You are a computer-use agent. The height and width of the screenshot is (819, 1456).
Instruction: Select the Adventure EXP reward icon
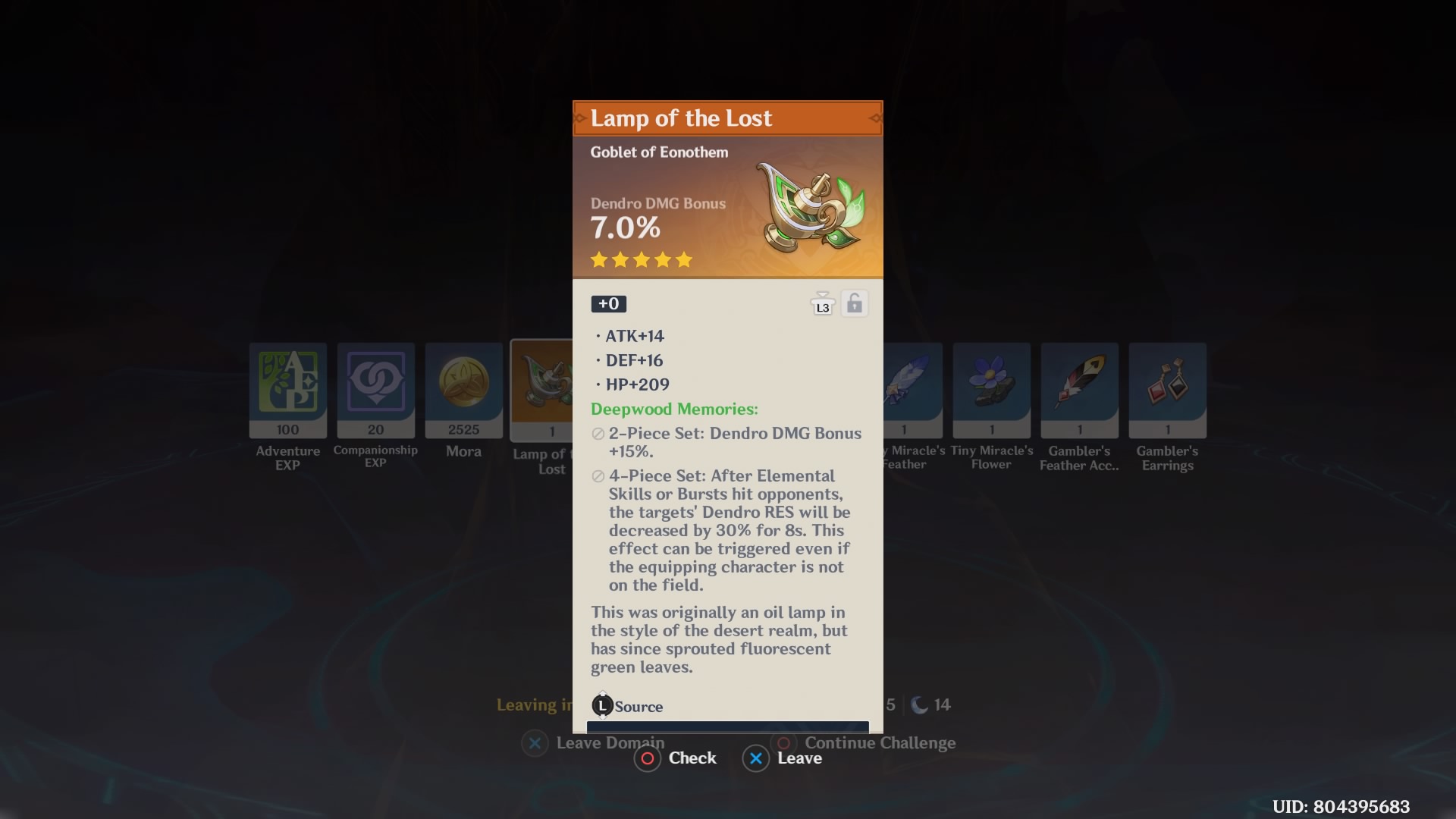point(287,388)
